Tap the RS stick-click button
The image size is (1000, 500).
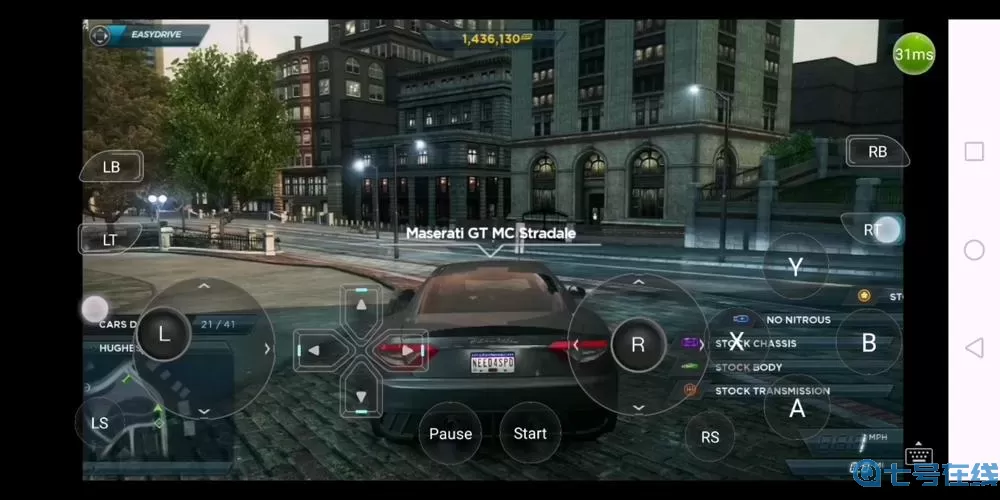point(710,437)
